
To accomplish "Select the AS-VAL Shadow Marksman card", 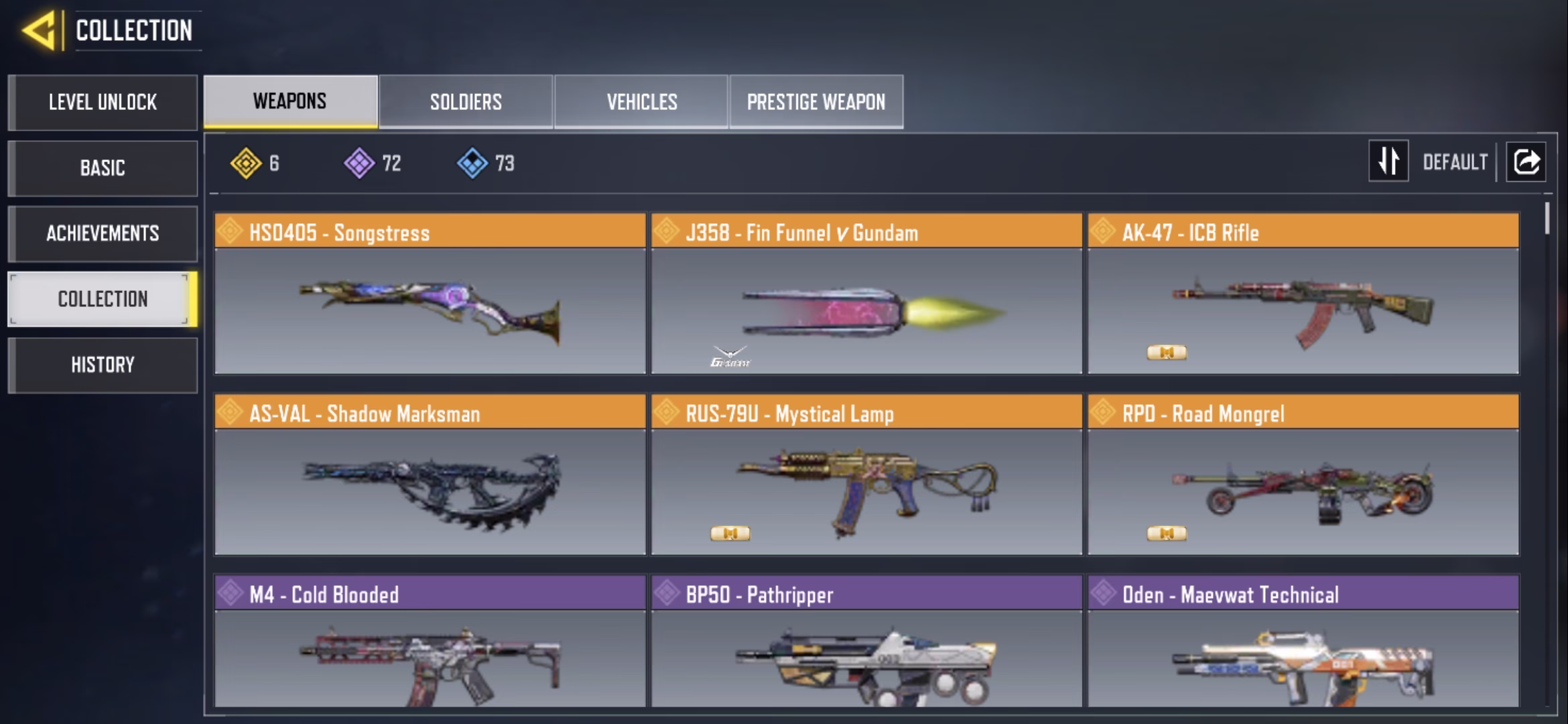I will point(430,475).
